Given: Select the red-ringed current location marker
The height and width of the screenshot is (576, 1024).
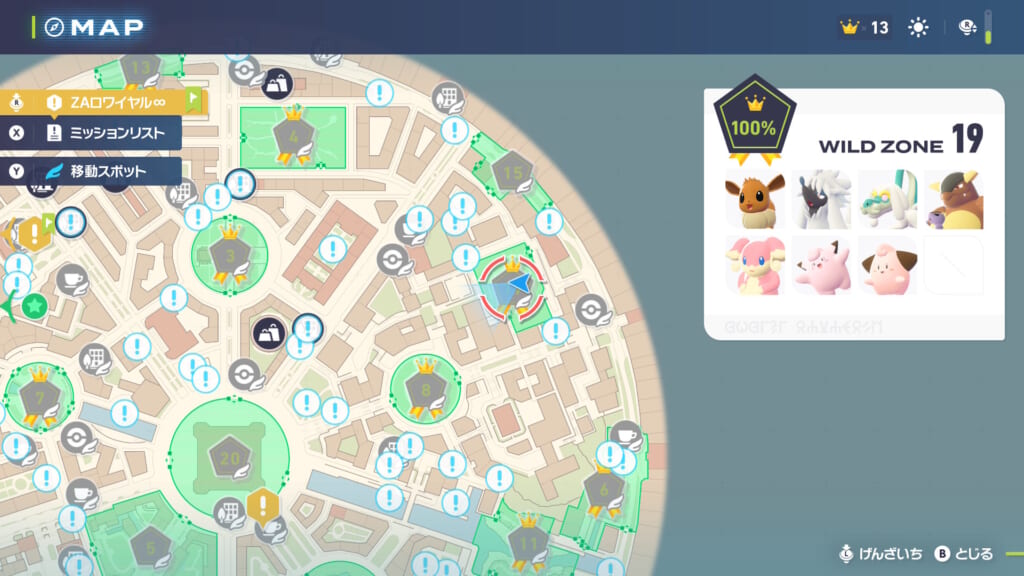Looking at the screenshot, I should pos(512,288).
